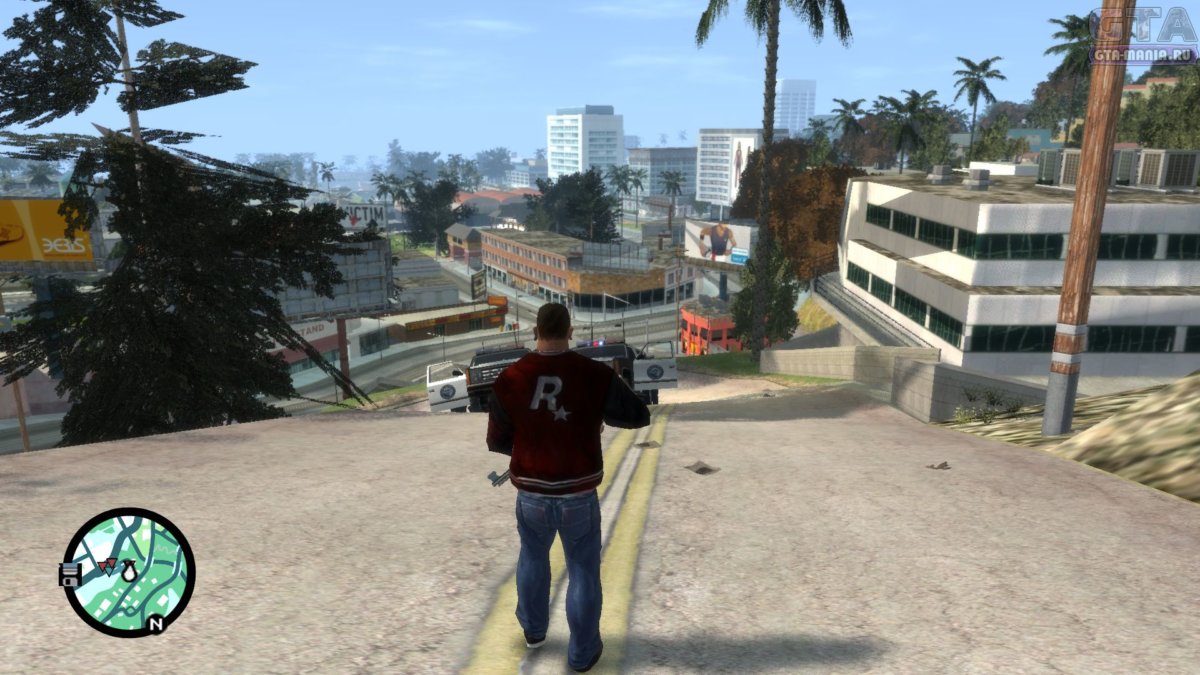Click the GTA-mania.ru watermark logo

point(1143,36)
